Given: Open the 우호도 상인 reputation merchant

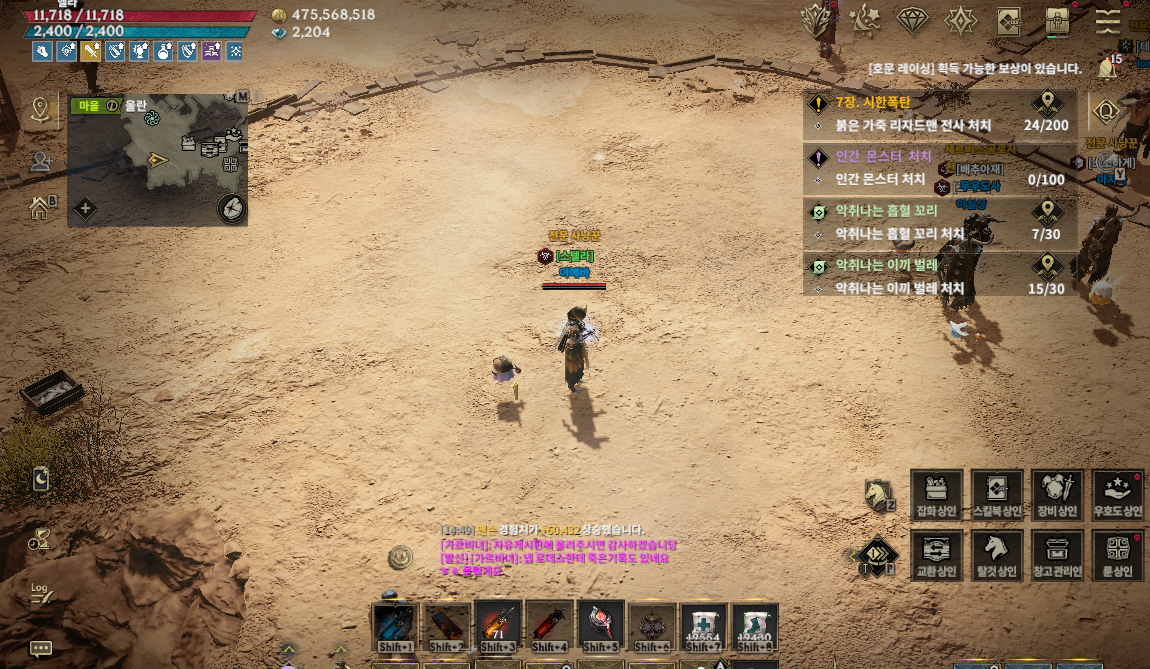Looking at the screenshot, I should coord(1117,495).
